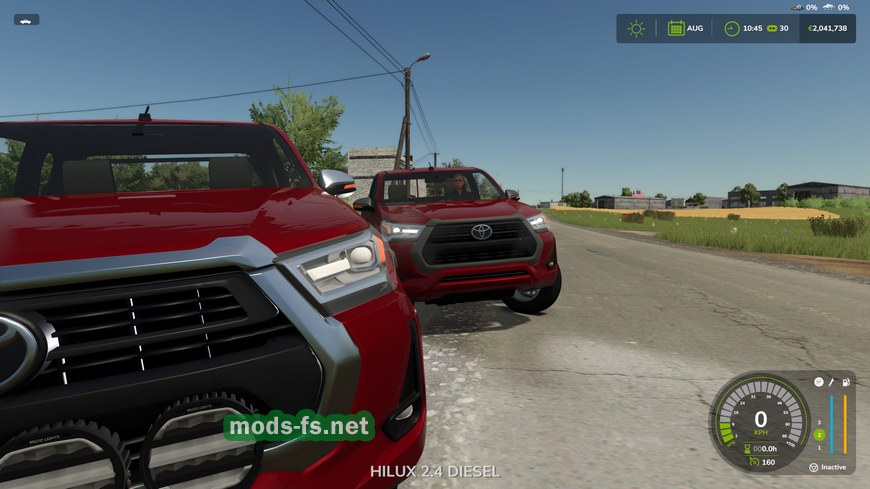Click the sun weather forecast icon
Image resolution: width=870 pixels, height=489 pixels.
636,28
